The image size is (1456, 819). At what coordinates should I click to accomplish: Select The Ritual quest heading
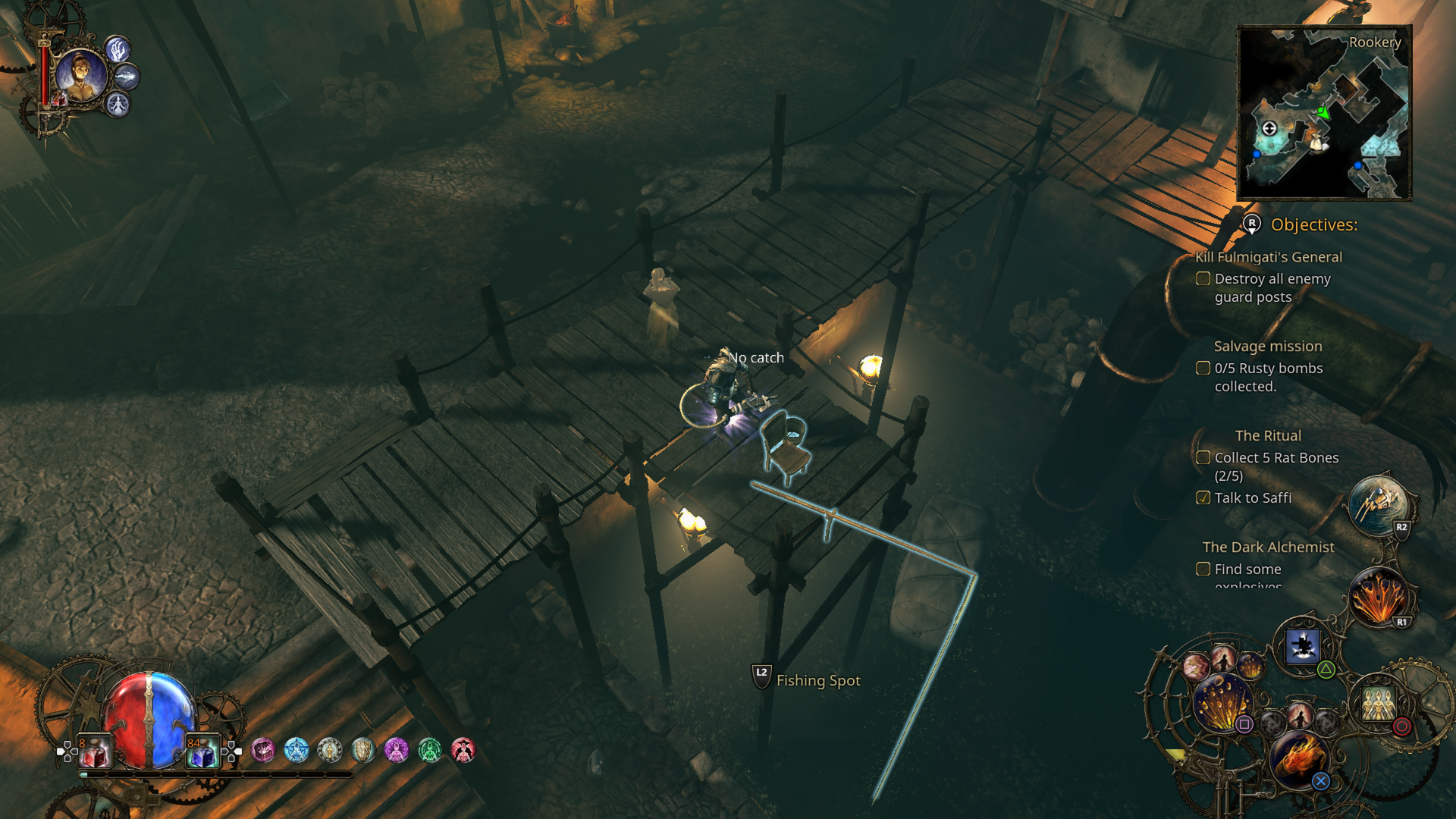click(1268, 435)
